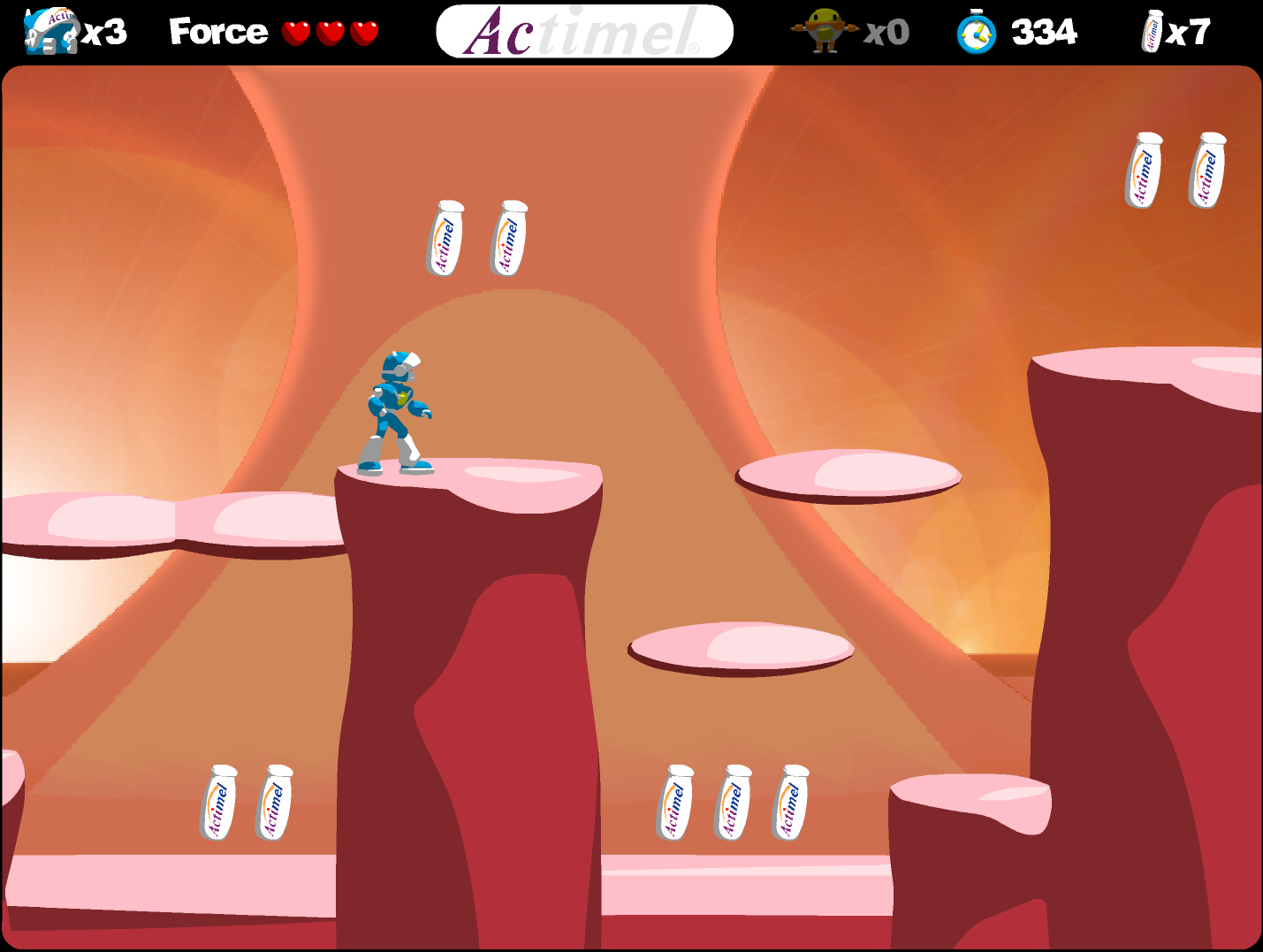
Task: Select the collected bottle counter icon
Action: (x=1153, y=32)
